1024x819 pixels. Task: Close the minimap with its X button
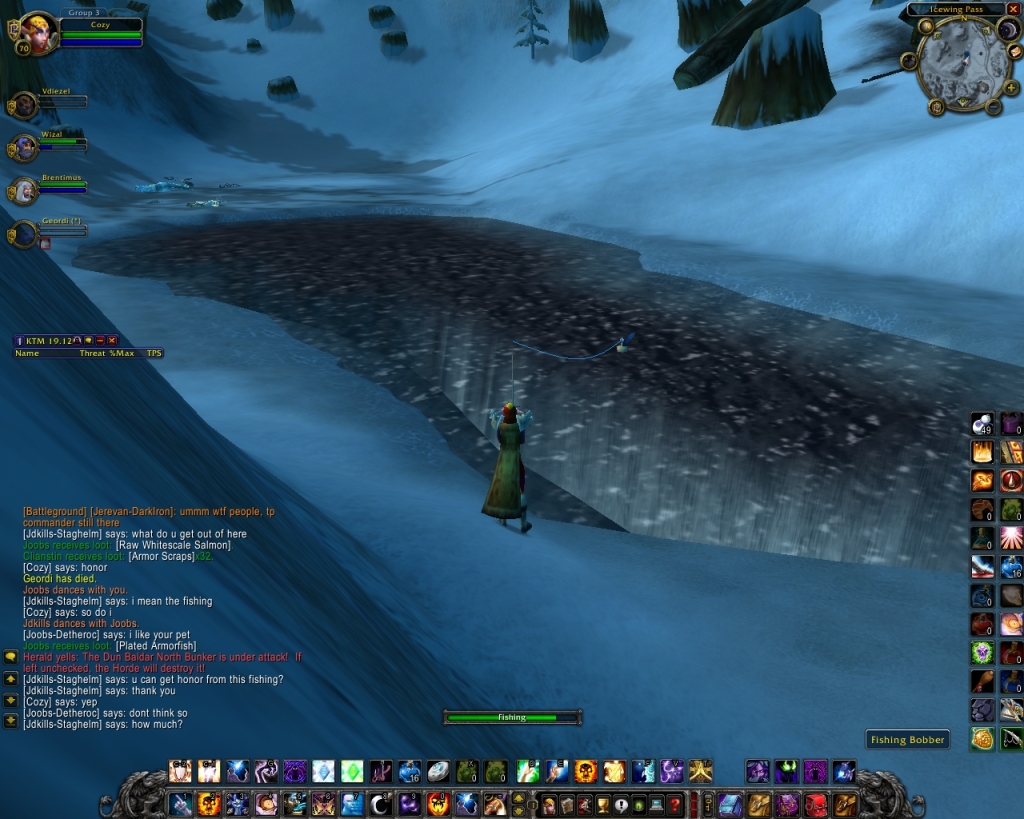click(x=1013, y=9)
